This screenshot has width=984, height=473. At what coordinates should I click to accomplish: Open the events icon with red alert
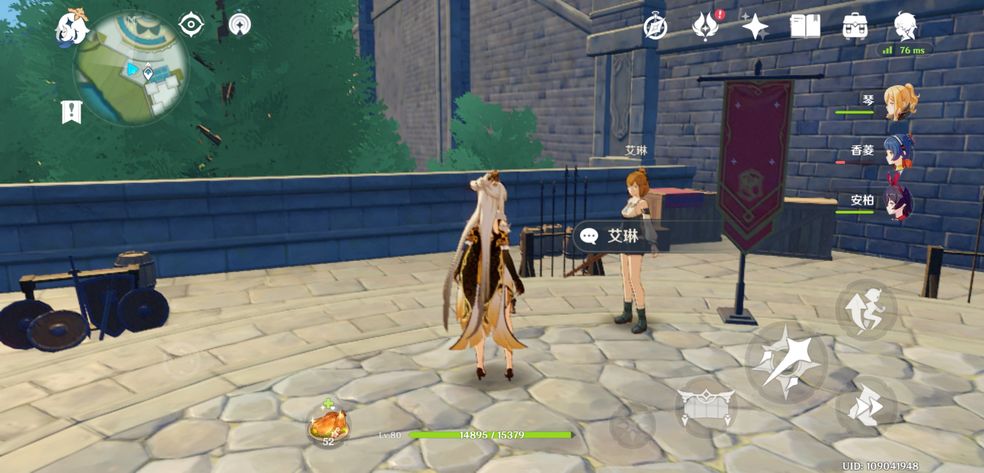tap(705, 26)
